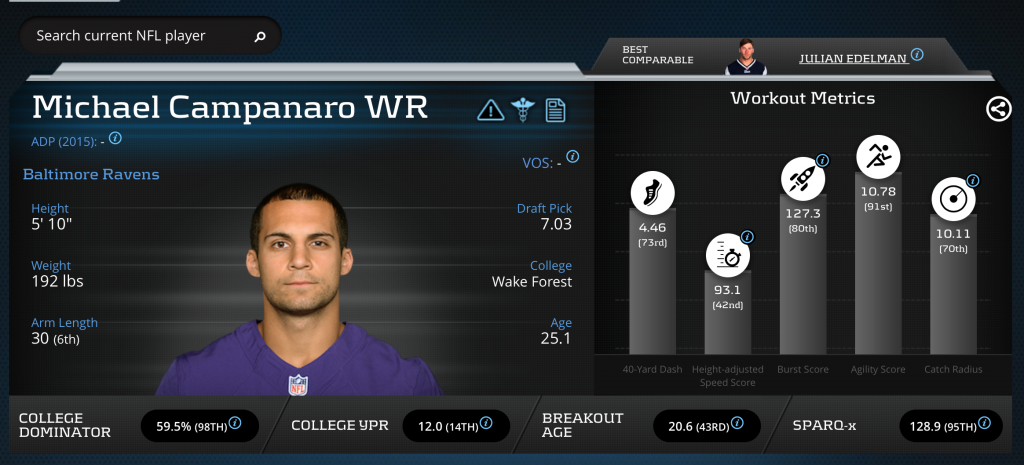Viewport: 1024px width, 465px height.
Task: Select the Catch Radius target icon
Action: coord(953,200)
